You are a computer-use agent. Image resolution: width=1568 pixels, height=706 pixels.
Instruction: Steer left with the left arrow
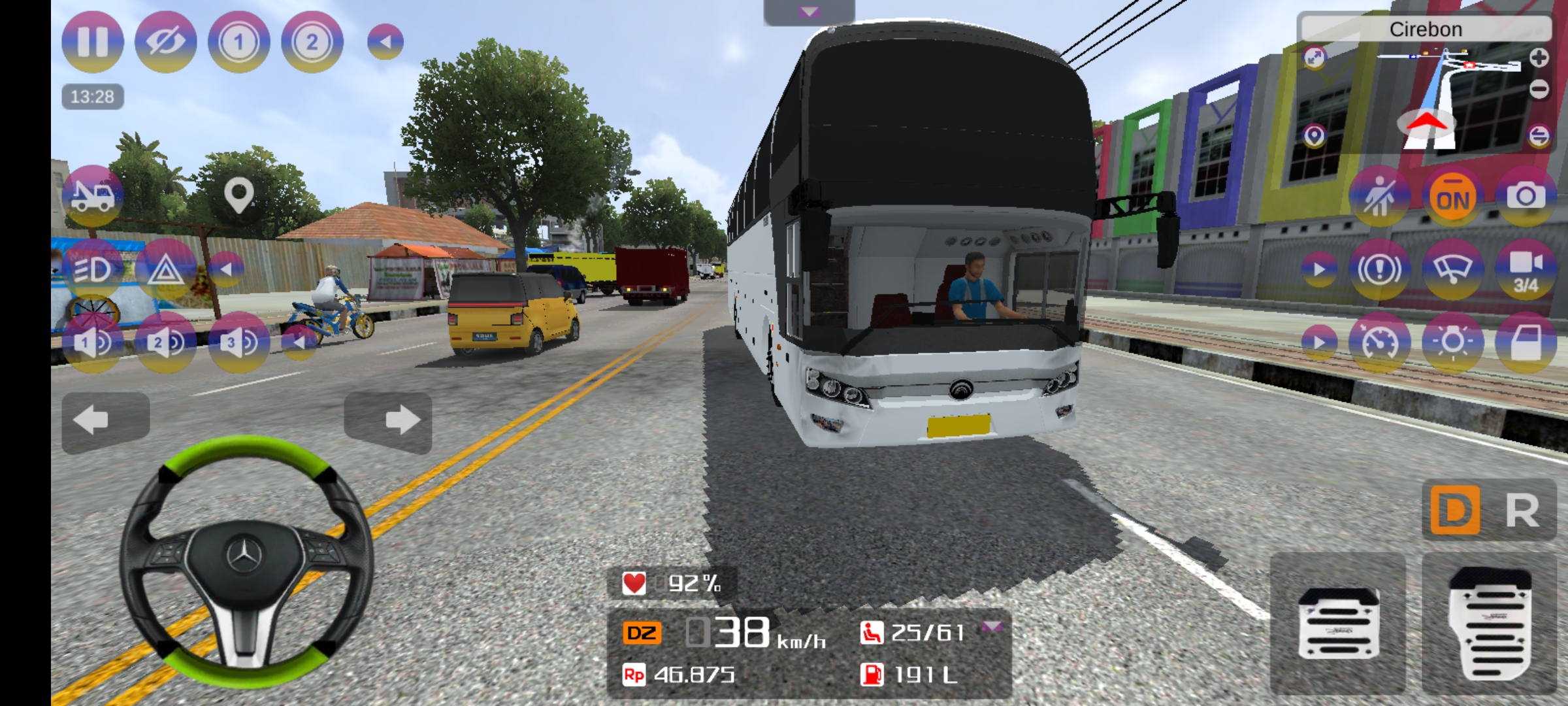[105, 421]
